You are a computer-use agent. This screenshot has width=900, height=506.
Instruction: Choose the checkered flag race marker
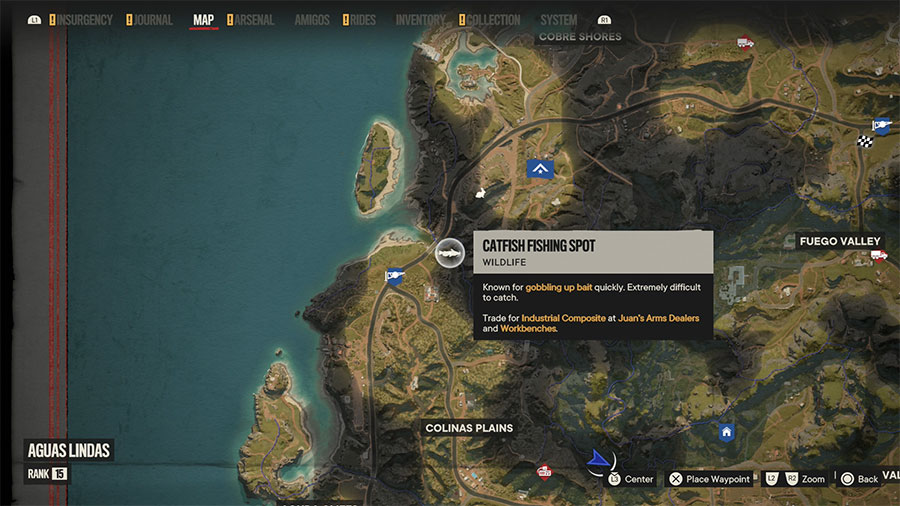pyautogui.click(x=865, y=141)
